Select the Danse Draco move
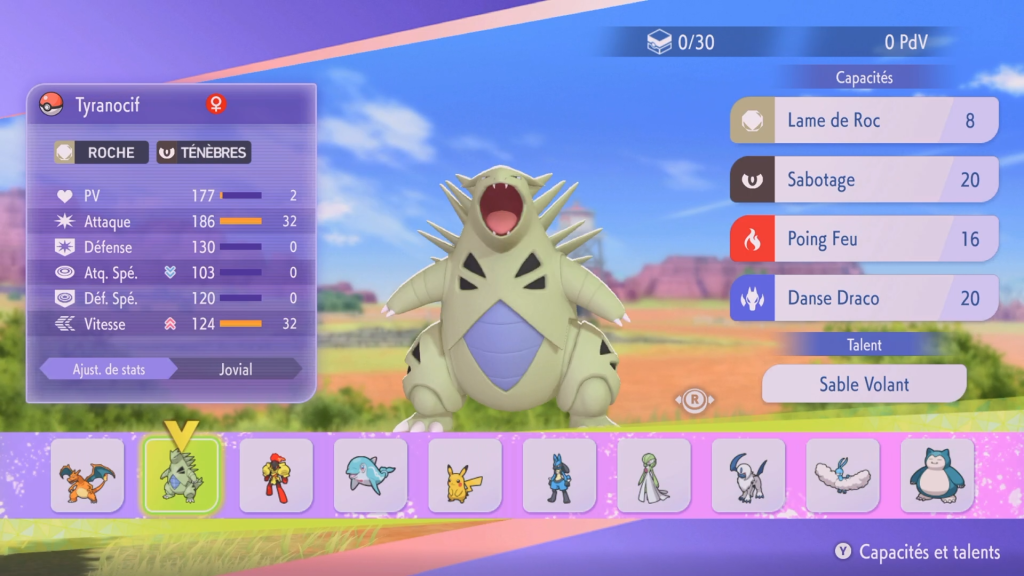 (864, 298)
